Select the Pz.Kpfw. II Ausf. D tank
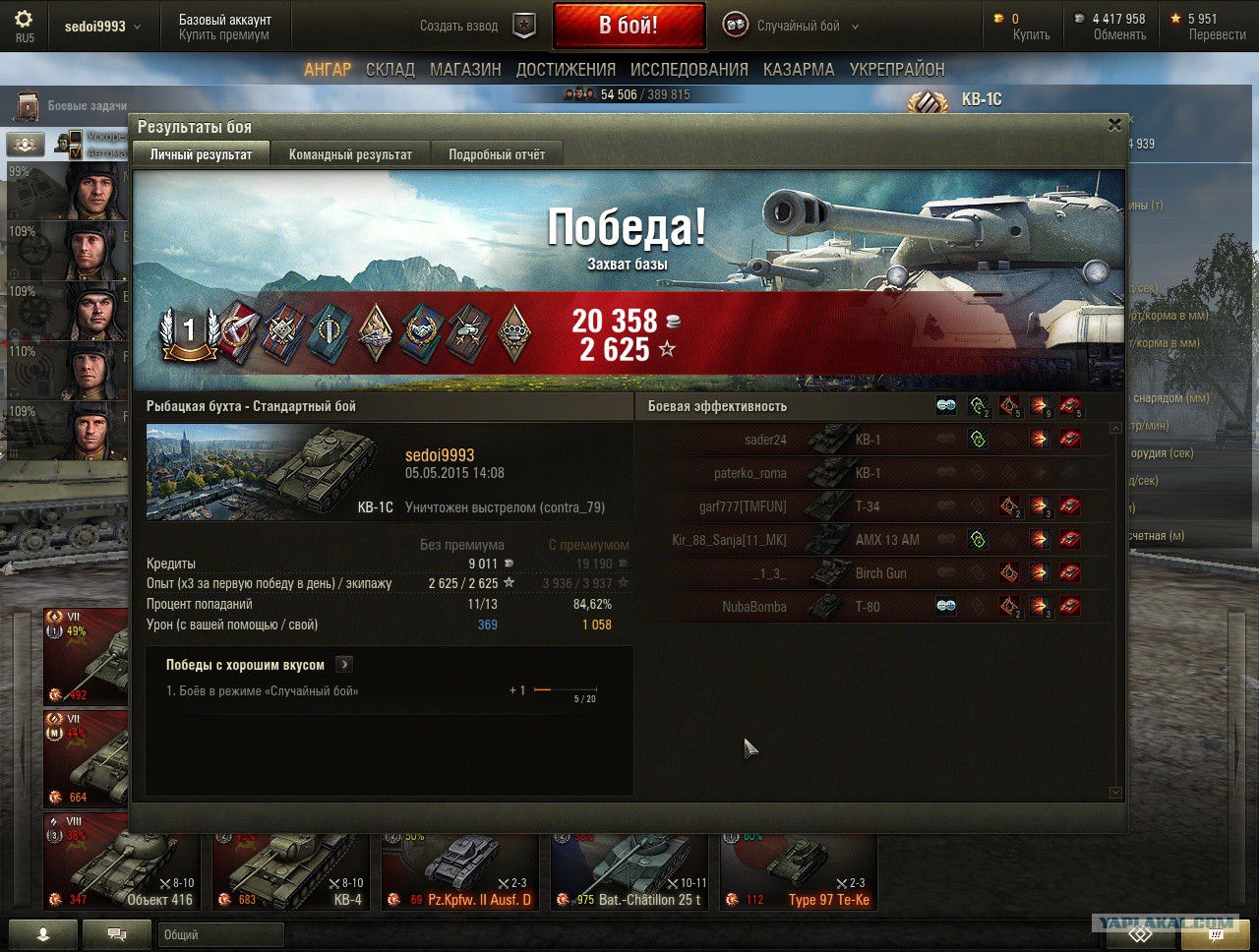The height and width of the screenshot is (952, 1259). 460,870
